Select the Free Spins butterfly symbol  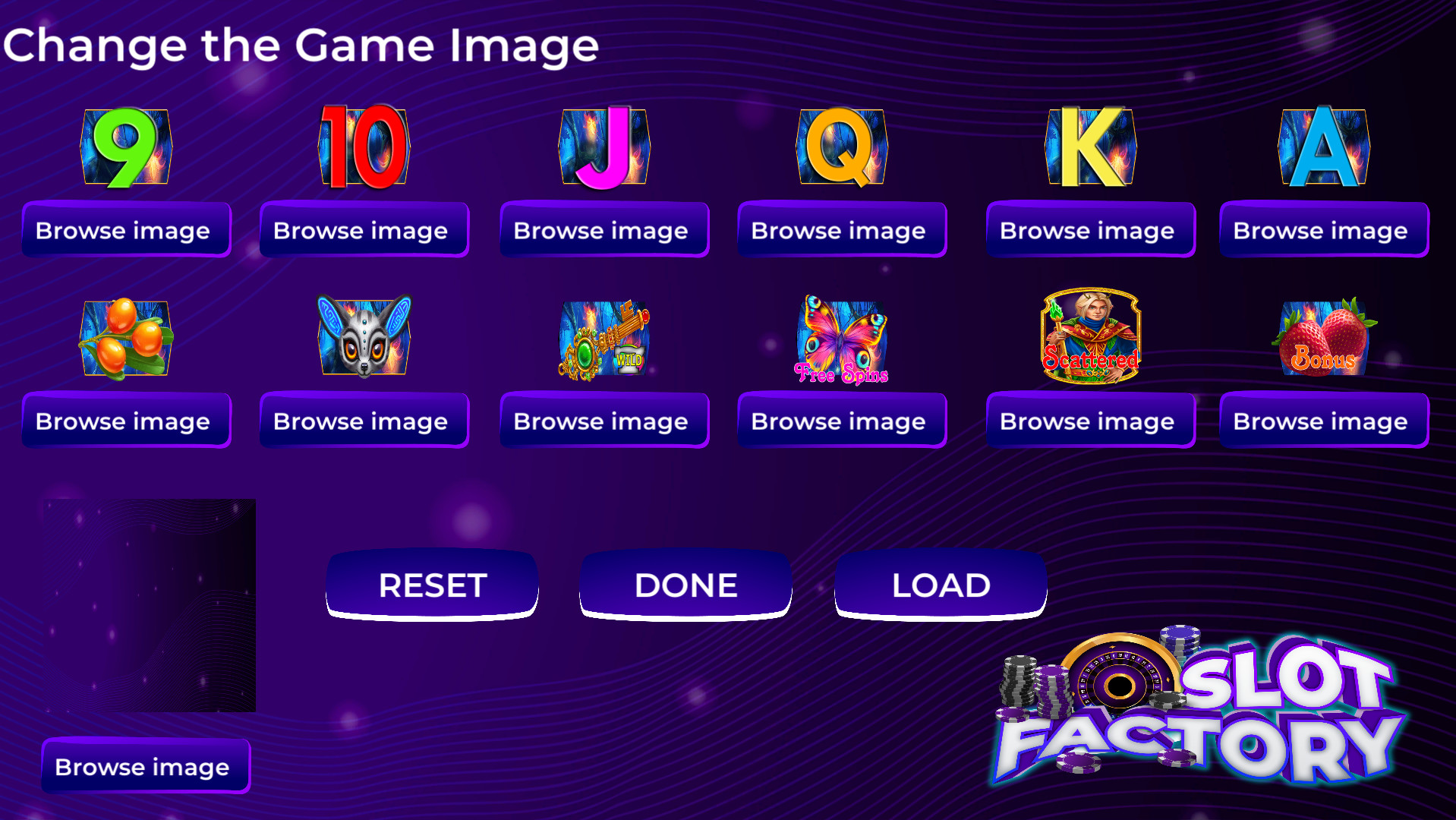tap(841, 339)
